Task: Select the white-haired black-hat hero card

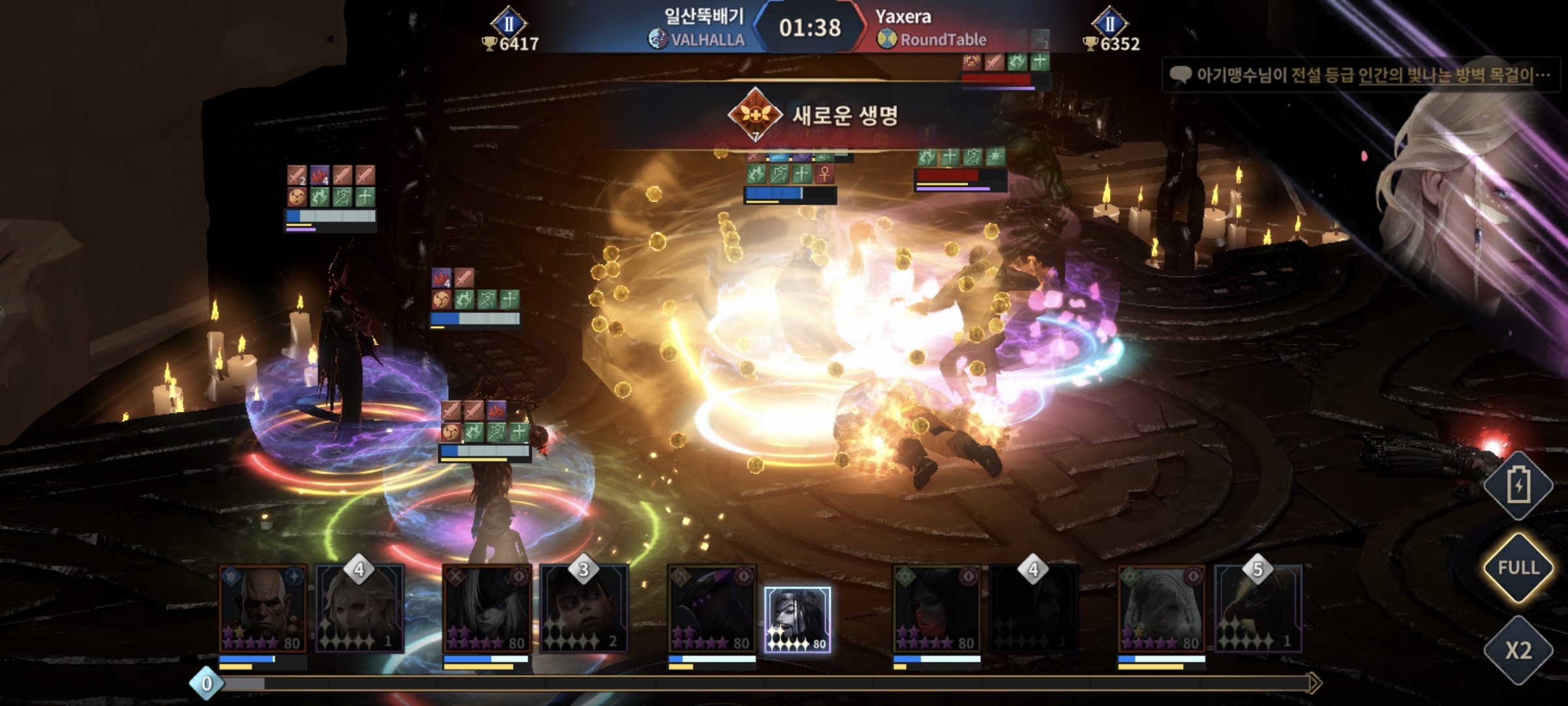Action: coord(487,609)
